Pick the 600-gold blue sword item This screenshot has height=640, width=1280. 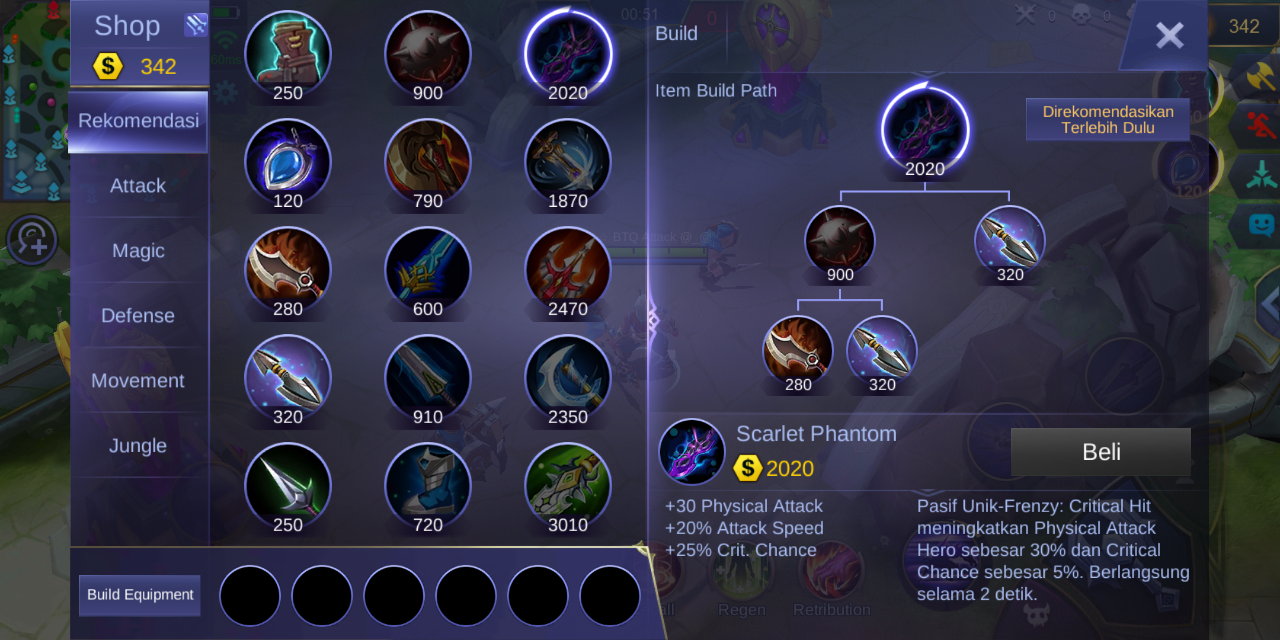[428, 268]
